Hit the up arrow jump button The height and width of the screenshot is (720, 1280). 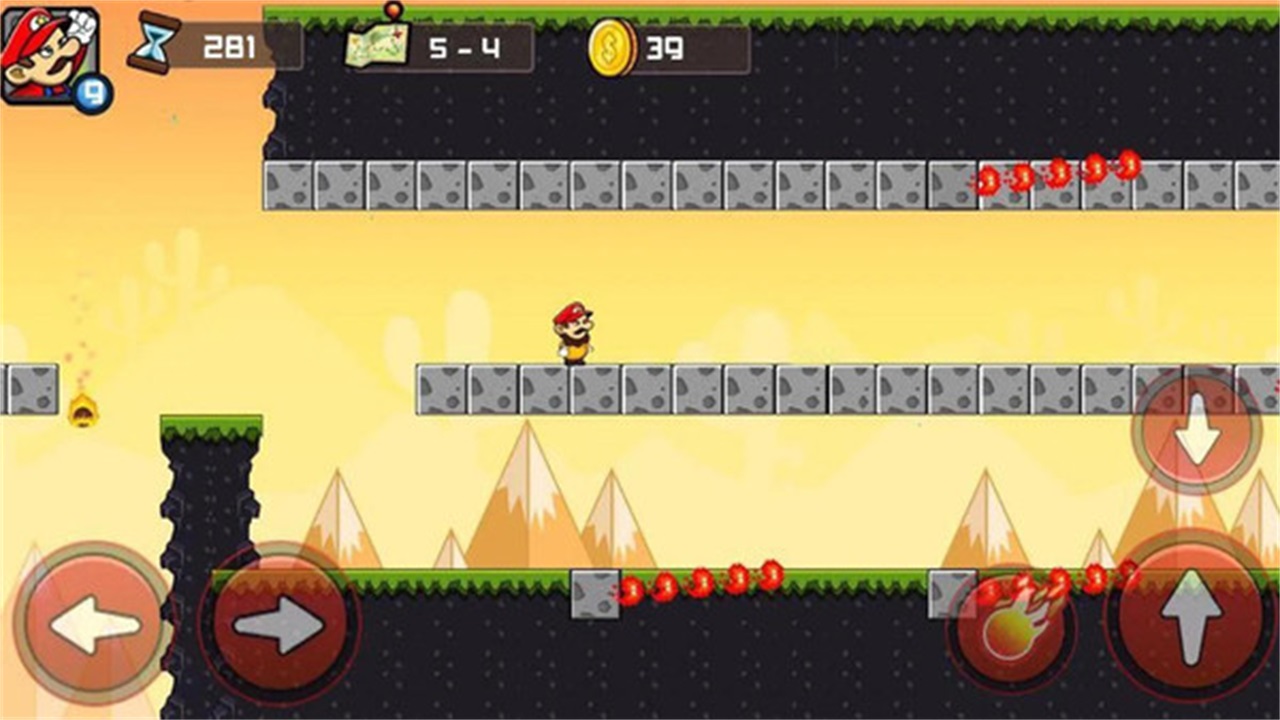[x=1190, y=613]
